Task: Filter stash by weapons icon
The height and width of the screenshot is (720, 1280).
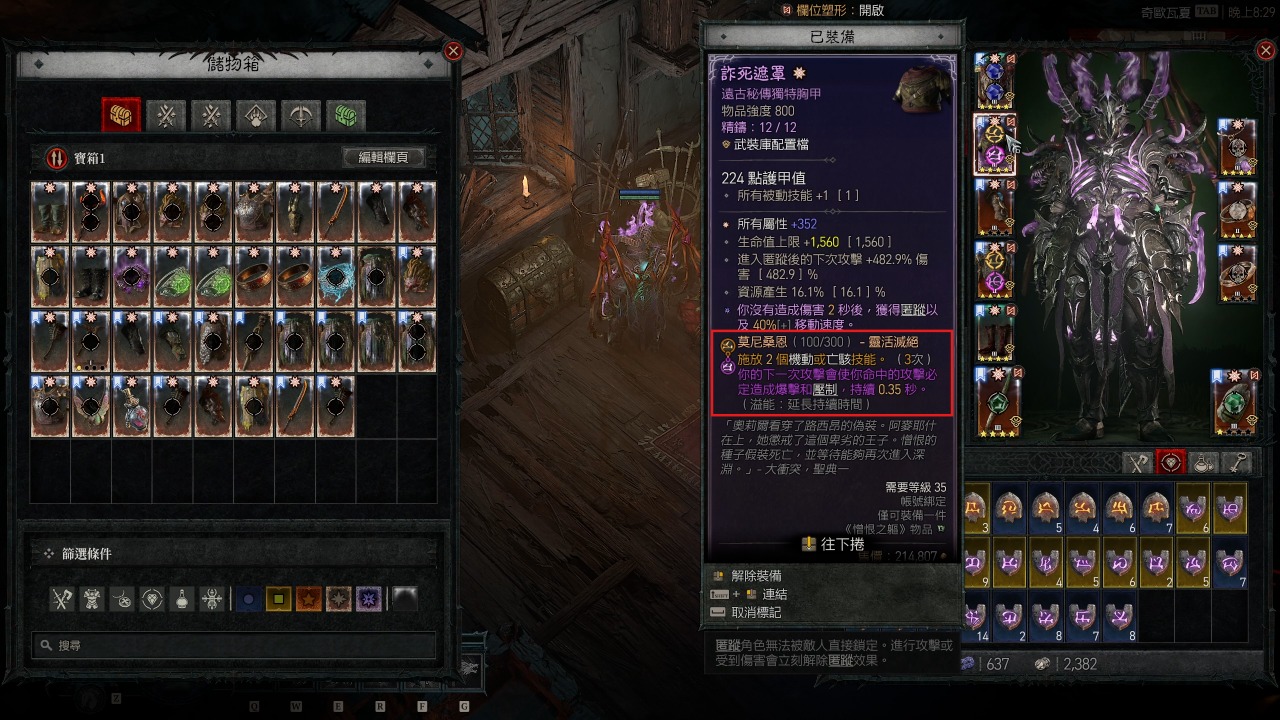Action: pos(63,599)
